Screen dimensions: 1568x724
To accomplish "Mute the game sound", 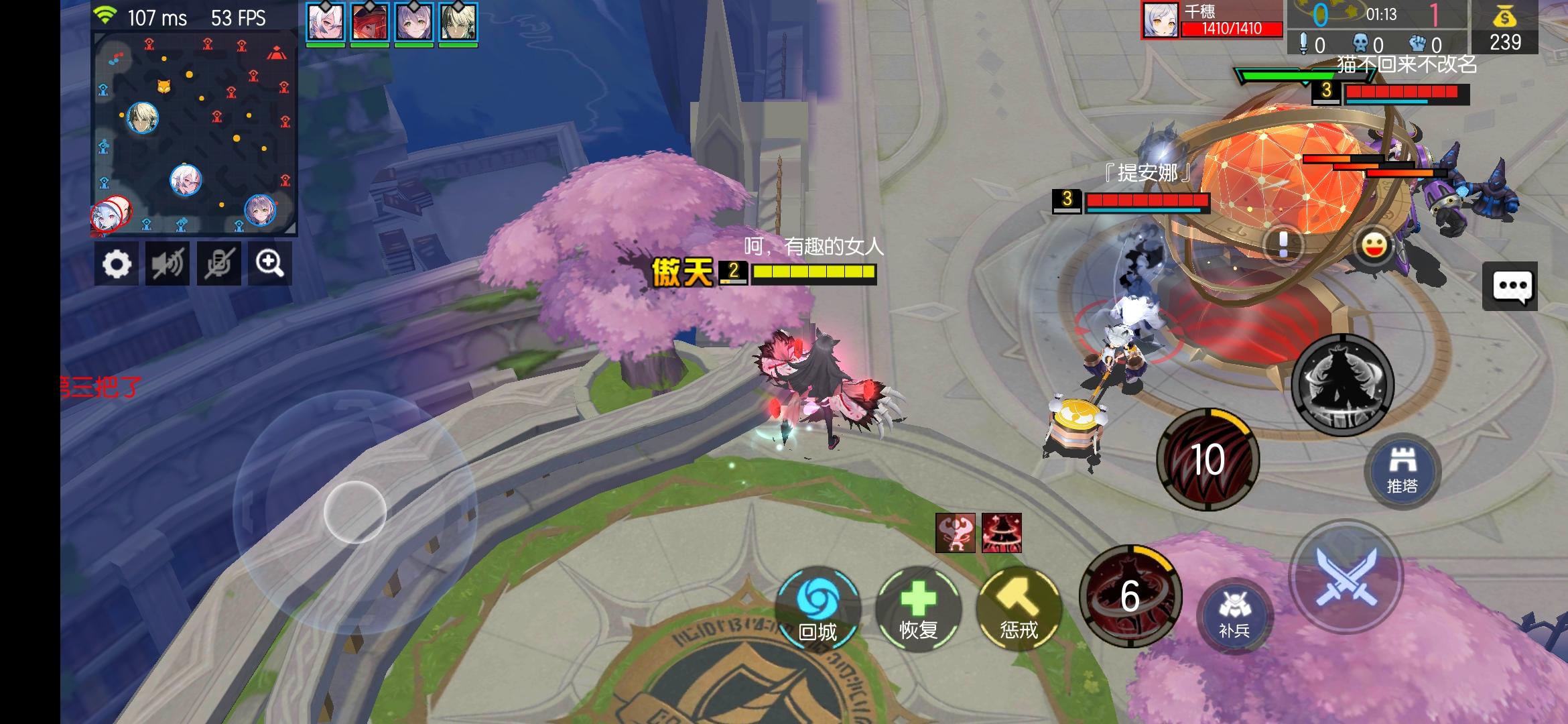I will click(x=168, y=263).
